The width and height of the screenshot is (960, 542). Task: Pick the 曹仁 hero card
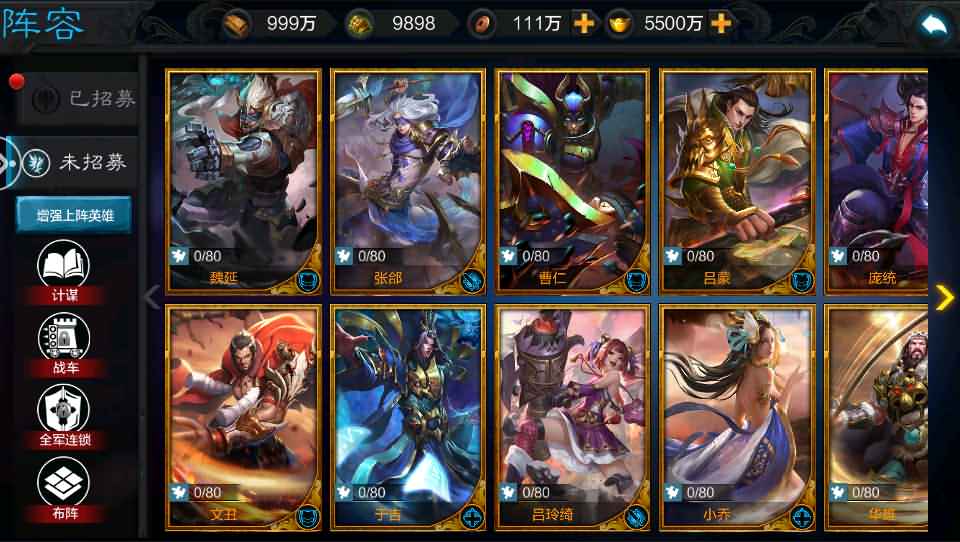tap(573, 181)
